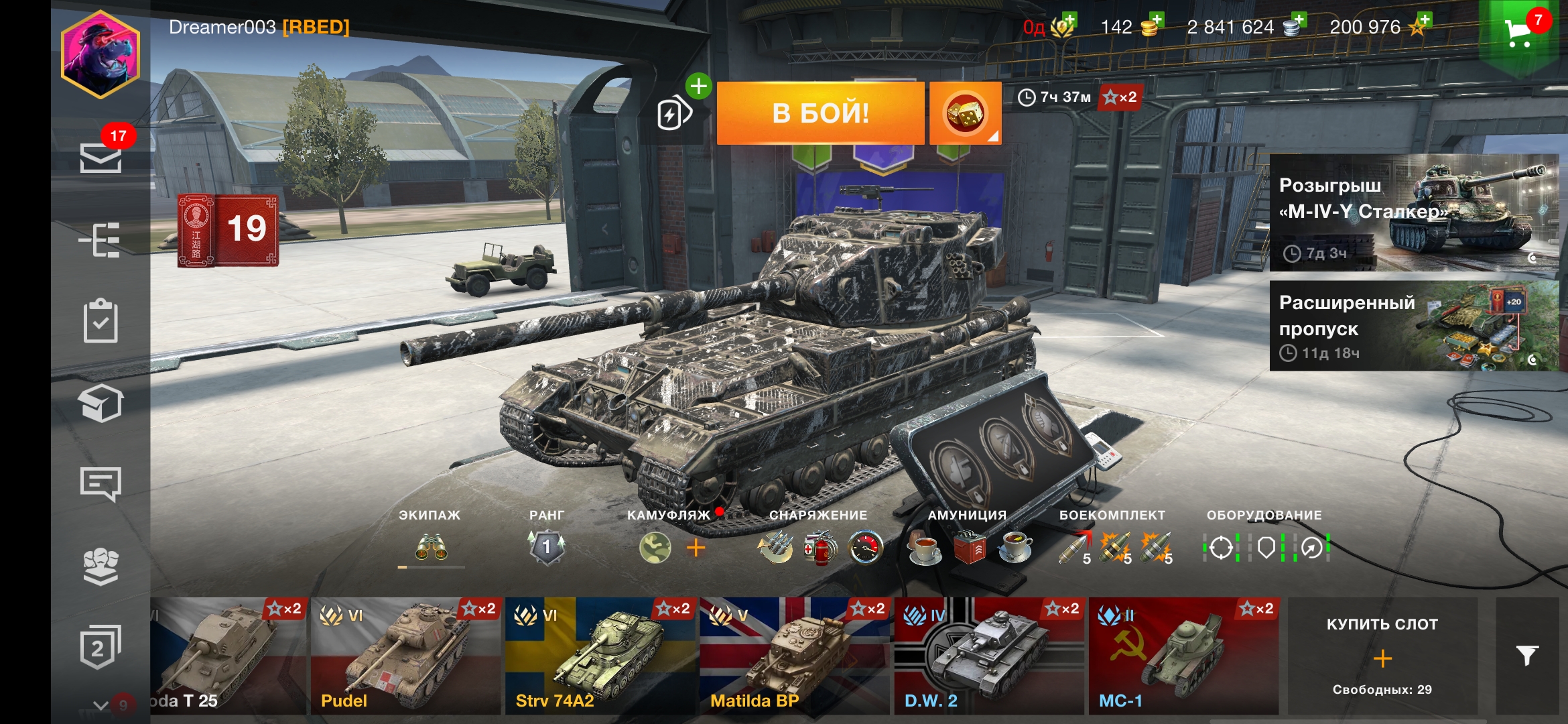1568x724 pixels.
Task: Open the М-IV-Y Сталкер giveaway banner
Action: click(1414, 213)
